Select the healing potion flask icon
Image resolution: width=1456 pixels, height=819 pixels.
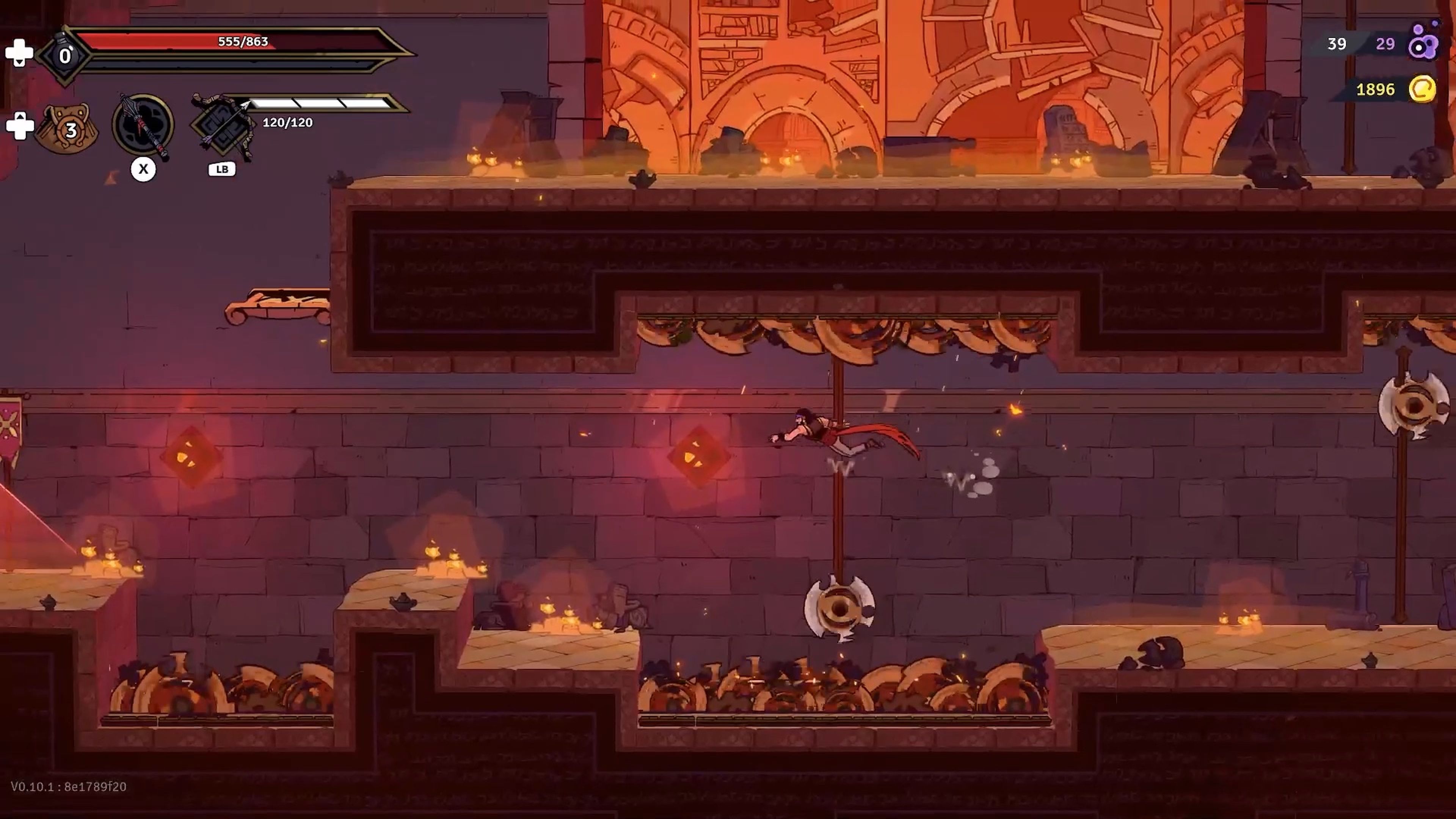pyautogui.click(x=64, y=54)
